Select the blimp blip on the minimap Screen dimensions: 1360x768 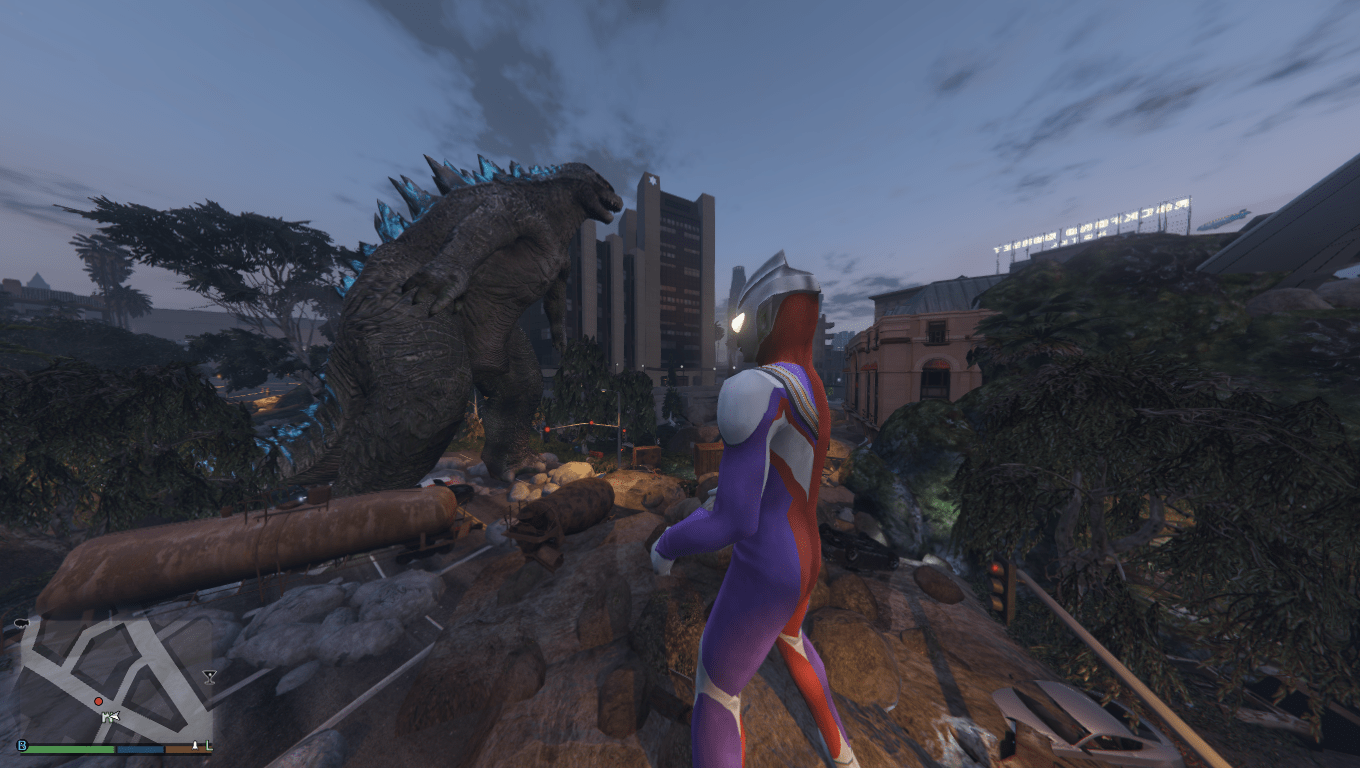pos(20,624)
